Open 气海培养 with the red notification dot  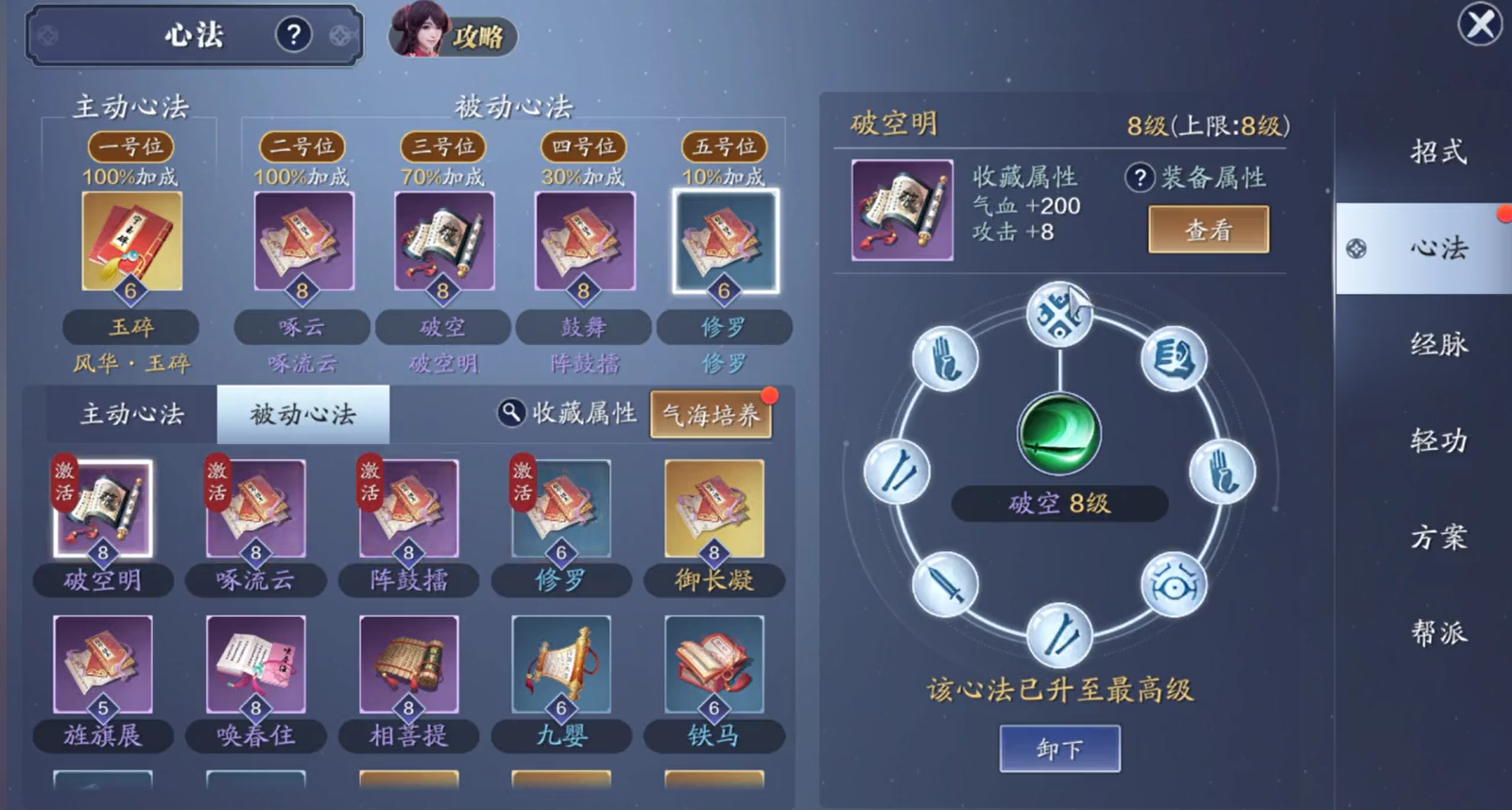tap(712, 413)
